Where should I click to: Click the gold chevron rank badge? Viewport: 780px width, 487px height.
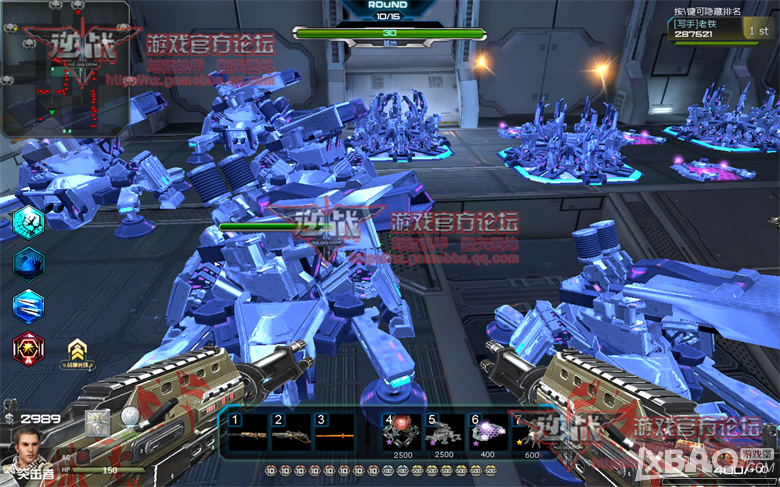pyautogui.click(x=76, y=350)
